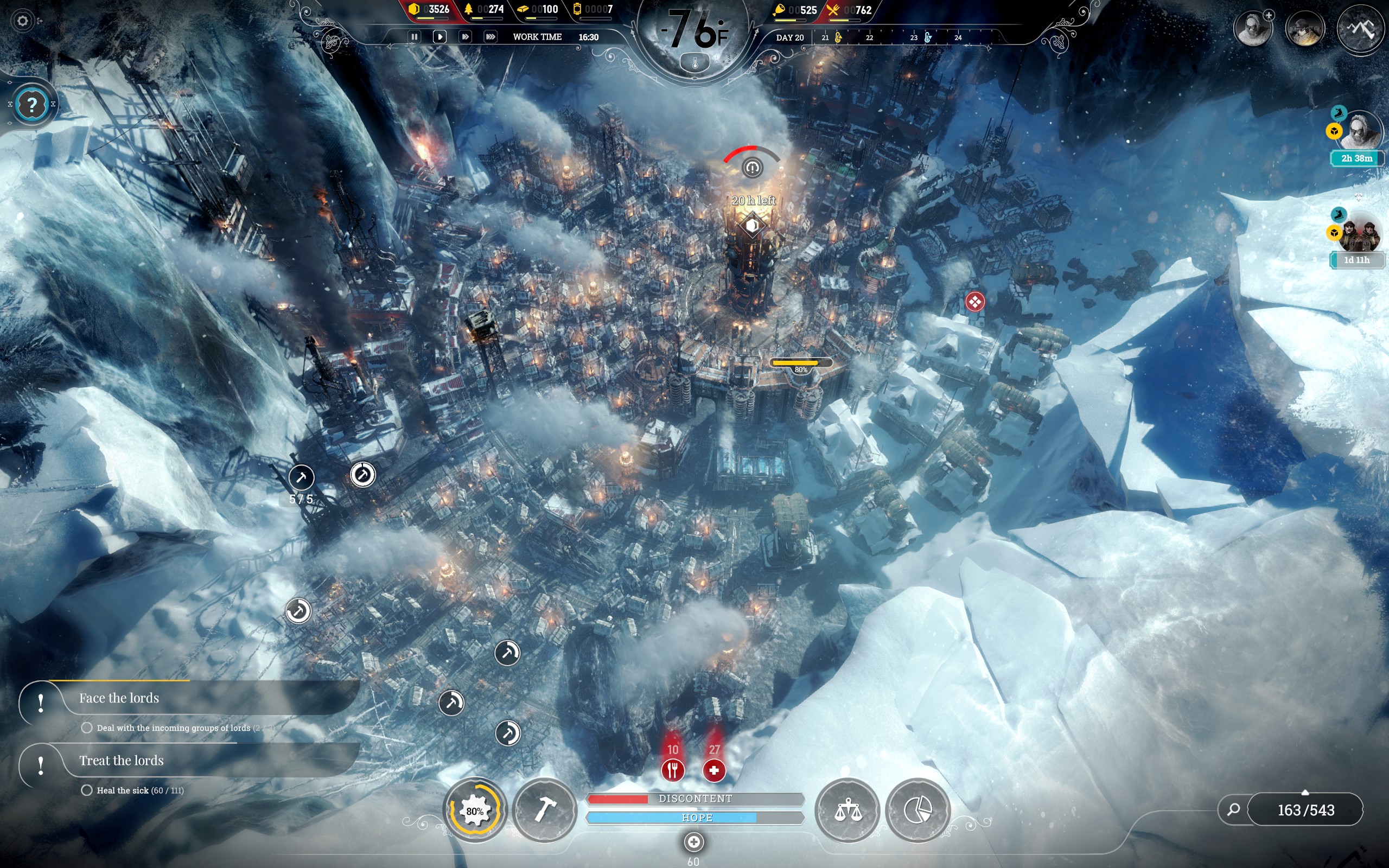Switch to fast-forward speed

point(465,37)
